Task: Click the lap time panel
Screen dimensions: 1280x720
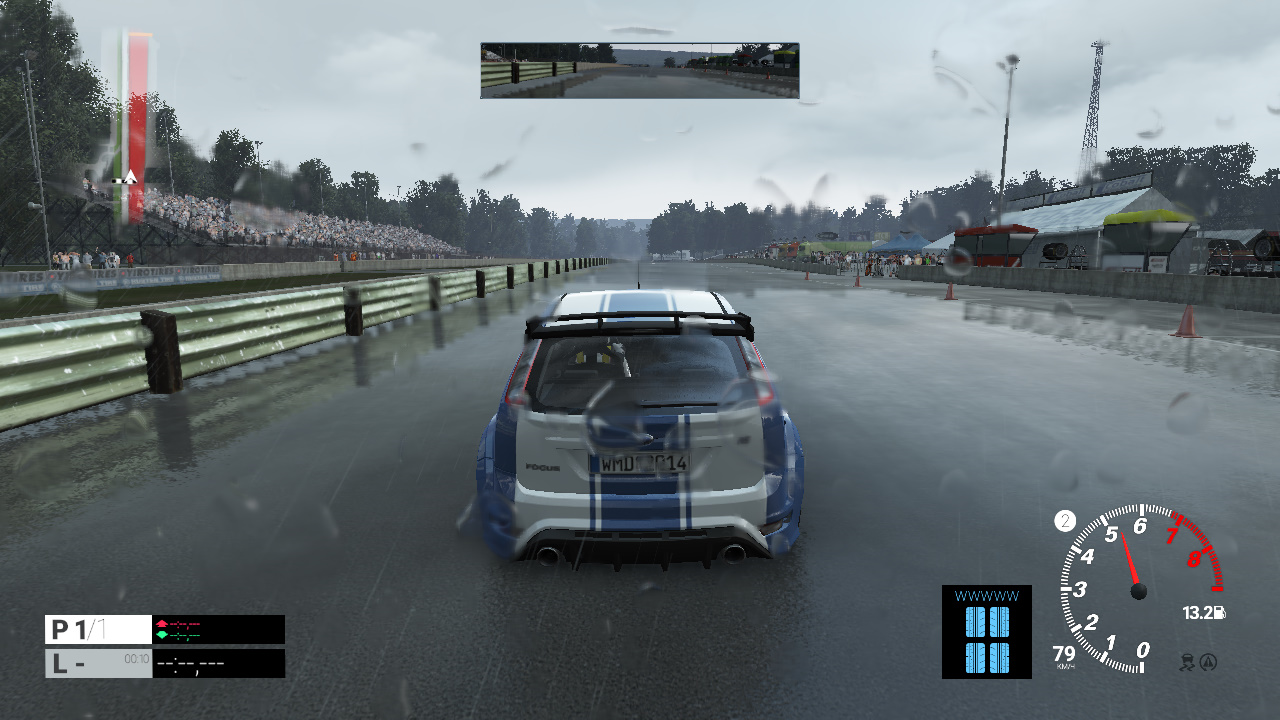Action: tap(165, 663)
